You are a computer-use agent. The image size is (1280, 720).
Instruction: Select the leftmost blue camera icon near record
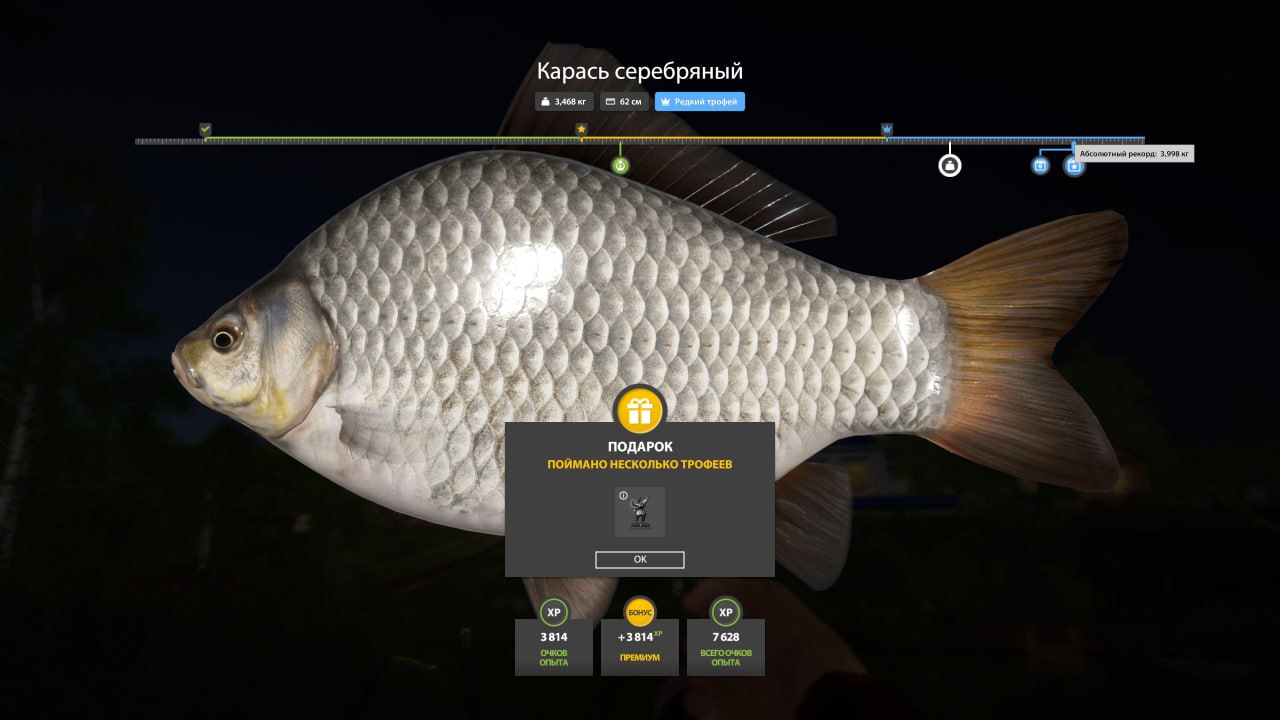(x=1038, y=167)
